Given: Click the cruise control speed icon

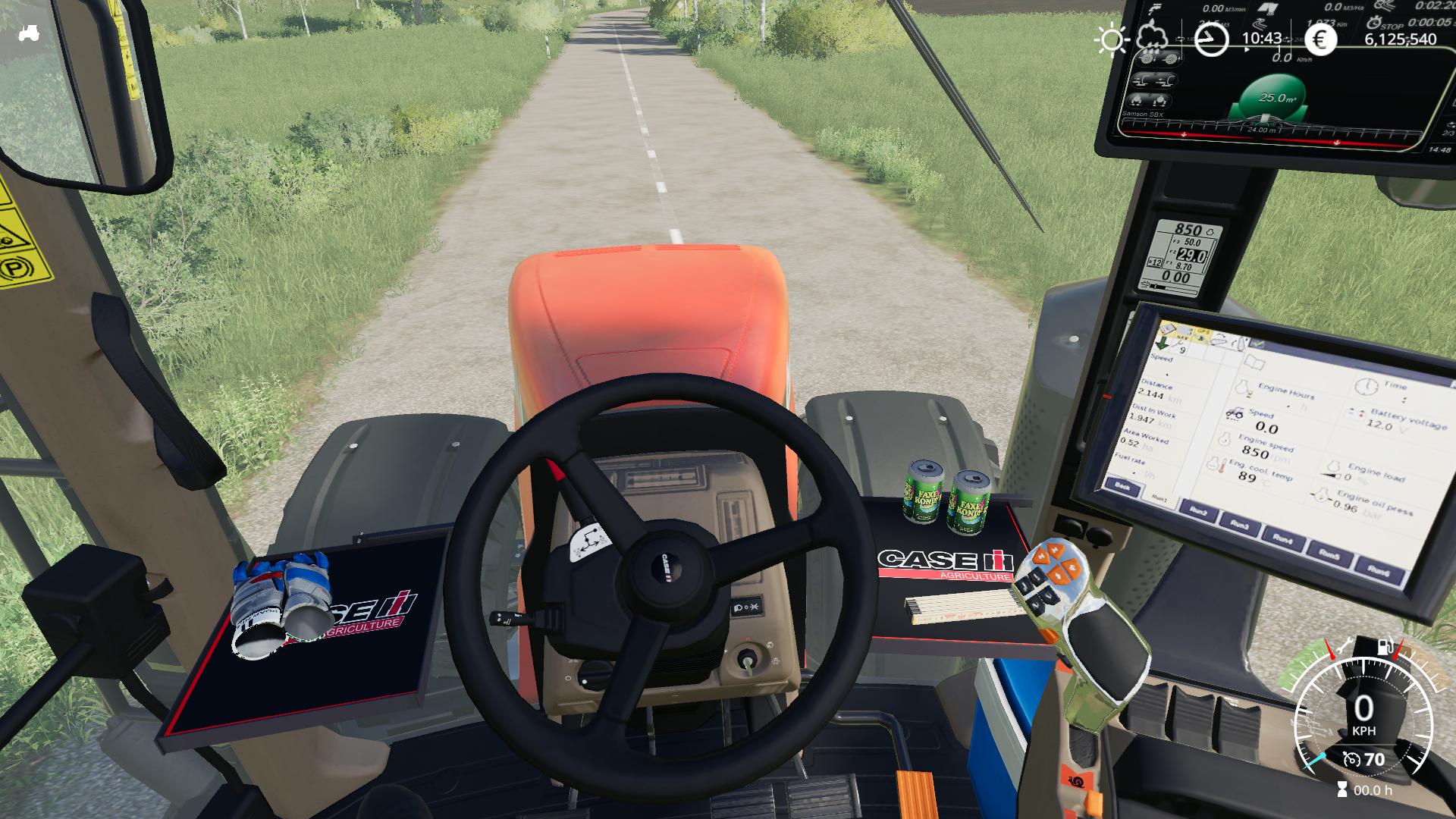Looking at the screenshot, I should (x=1351, y=759).
